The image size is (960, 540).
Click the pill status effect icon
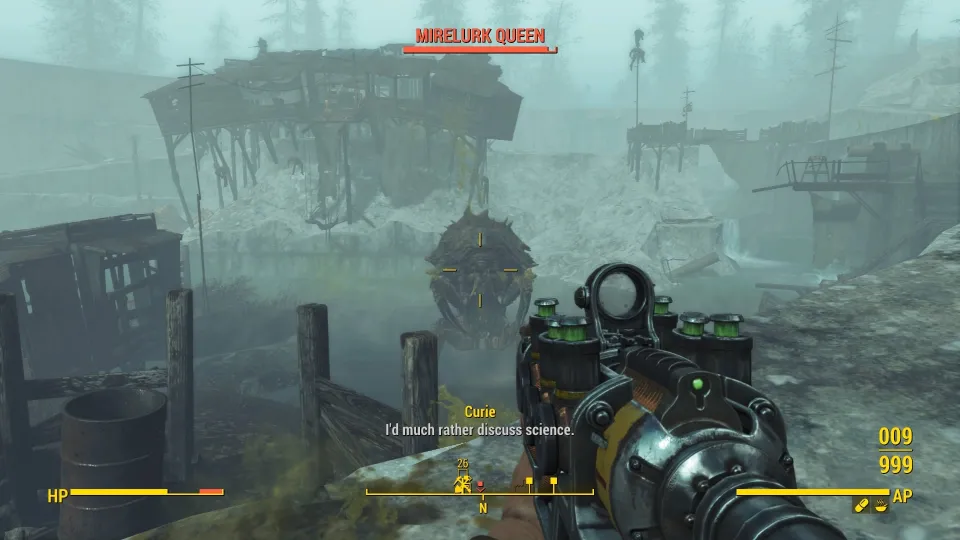coord(860,507)
